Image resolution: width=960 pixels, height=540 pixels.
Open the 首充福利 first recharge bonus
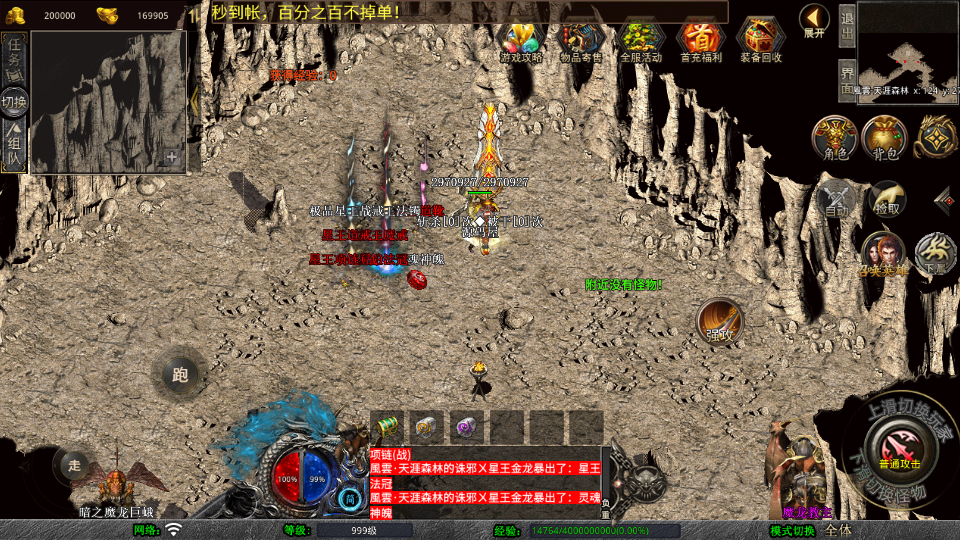(700, 40)
